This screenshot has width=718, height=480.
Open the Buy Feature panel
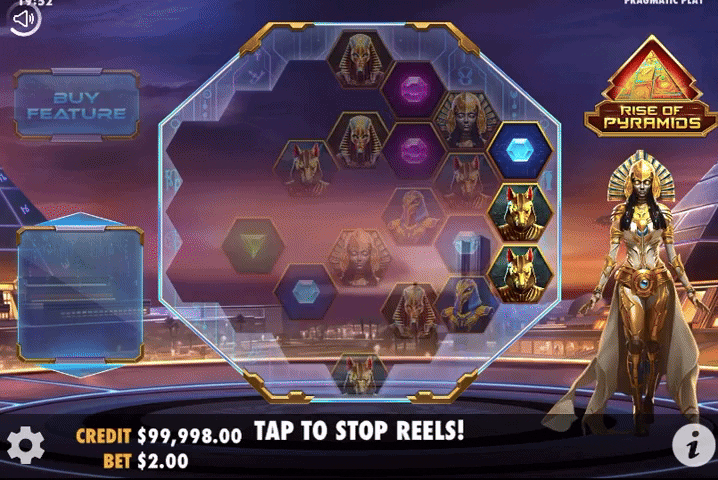(76, 105)
